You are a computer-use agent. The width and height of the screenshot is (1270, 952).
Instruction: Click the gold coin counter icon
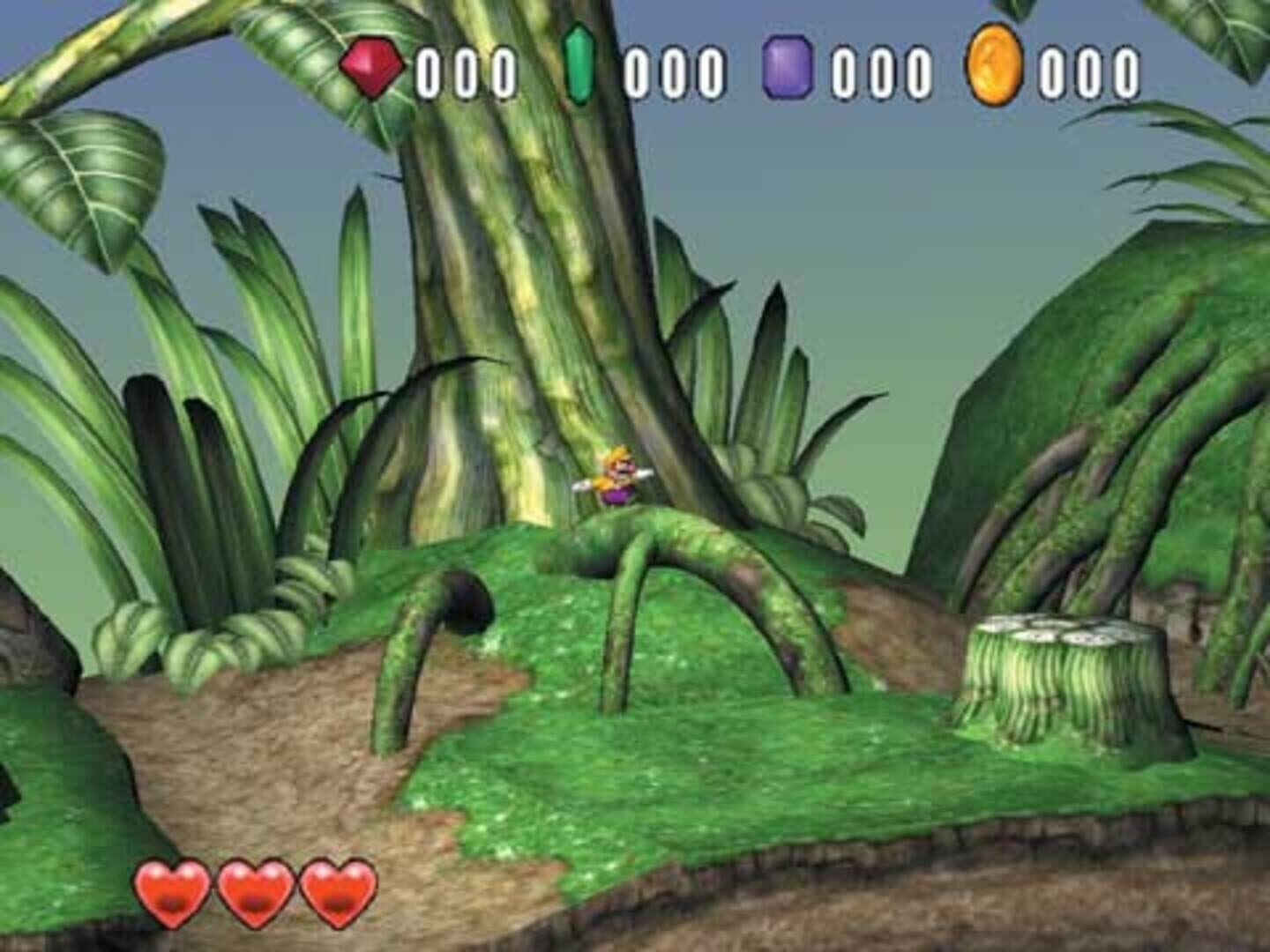(x=995, y=67)
